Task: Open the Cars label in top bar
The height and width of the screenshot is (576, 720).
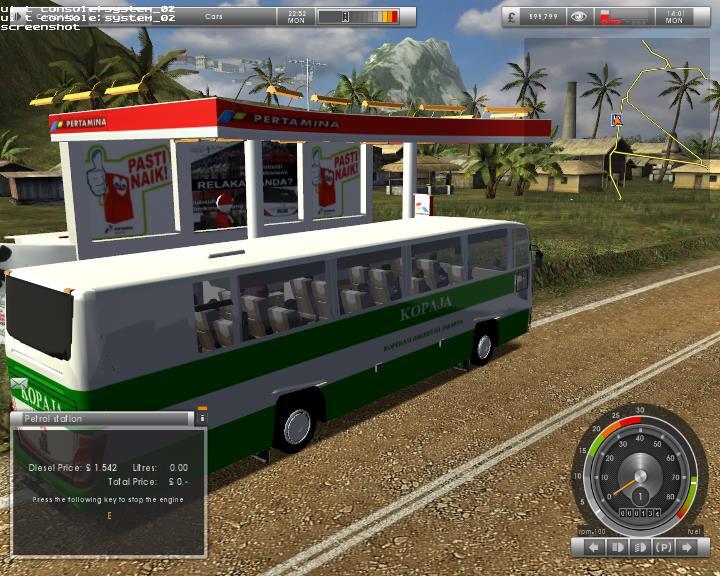Action: pyautogui.click(x=214, y=17)
